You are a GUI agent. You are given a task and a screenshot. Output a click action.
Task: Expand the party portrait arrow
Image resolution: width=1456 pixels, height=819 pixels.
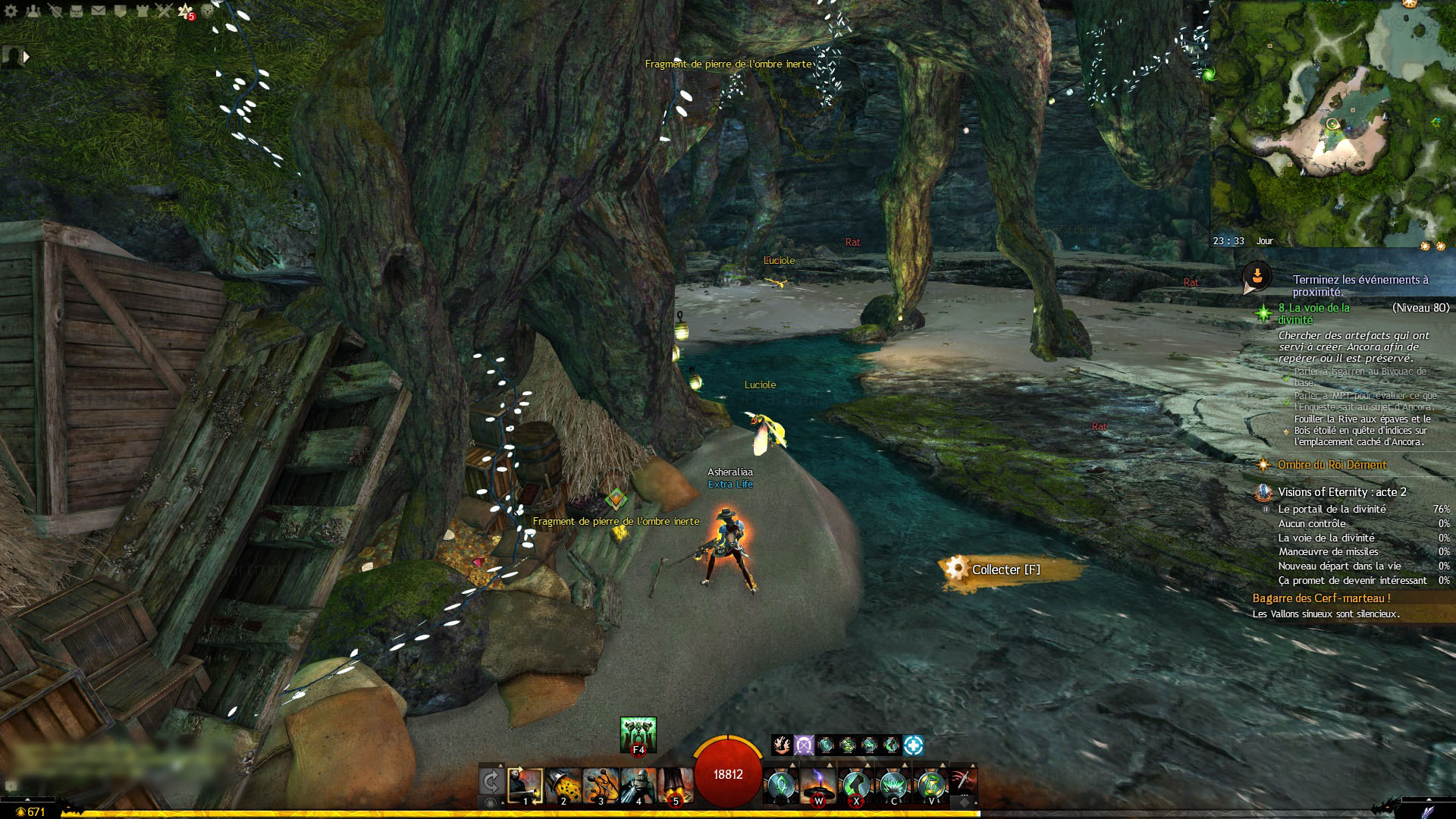(27, 56)
